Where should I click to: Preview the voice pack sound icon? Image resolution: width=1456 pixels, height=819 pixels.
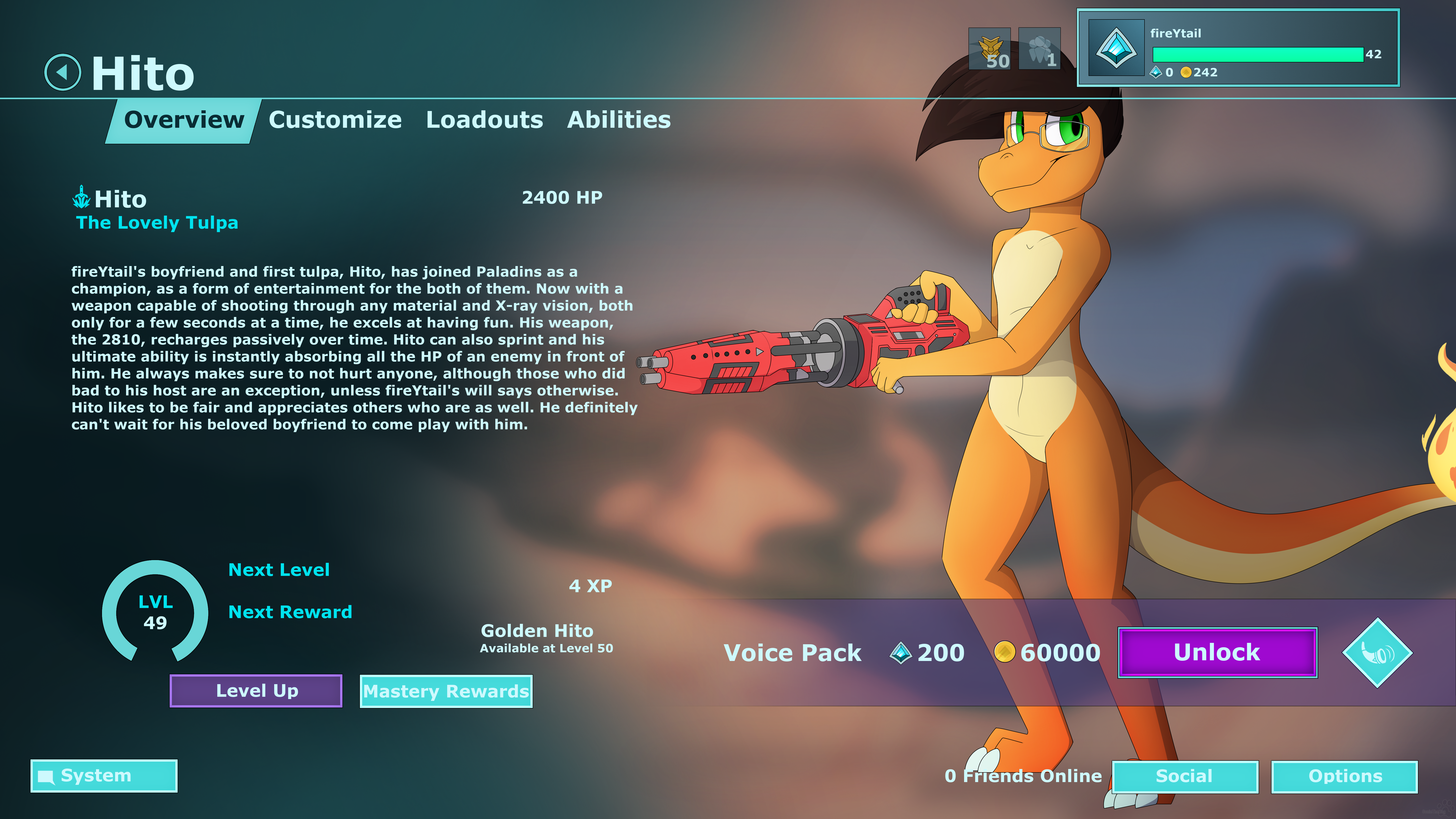[1377, 653]
